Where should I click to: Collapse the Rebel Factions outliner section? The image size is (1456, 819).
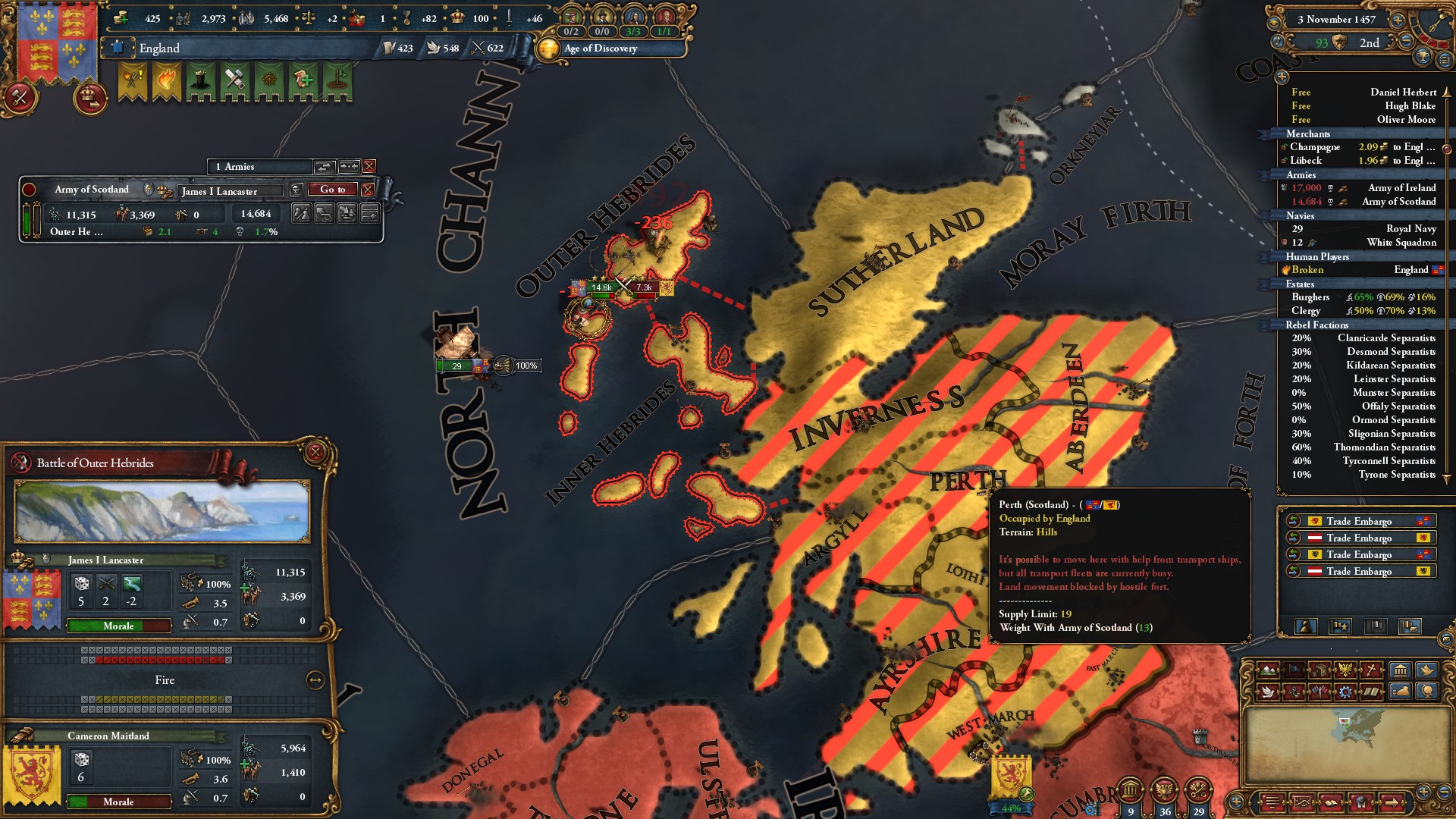[x=1318, y=325]
